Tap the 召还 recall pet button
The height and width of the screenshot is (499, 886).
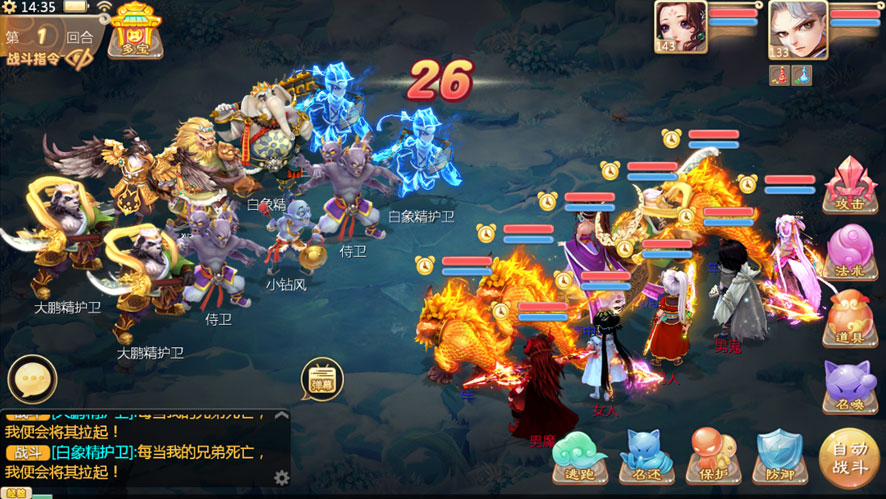click(x=646, y=458)
